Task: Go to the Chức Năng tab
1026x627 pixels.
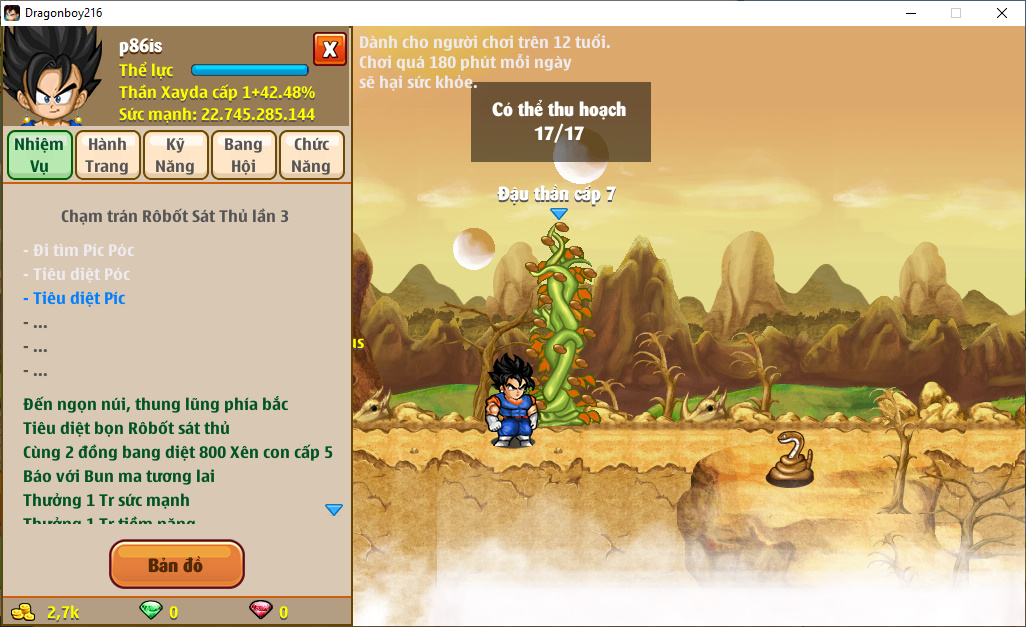Action: [311, 155]
